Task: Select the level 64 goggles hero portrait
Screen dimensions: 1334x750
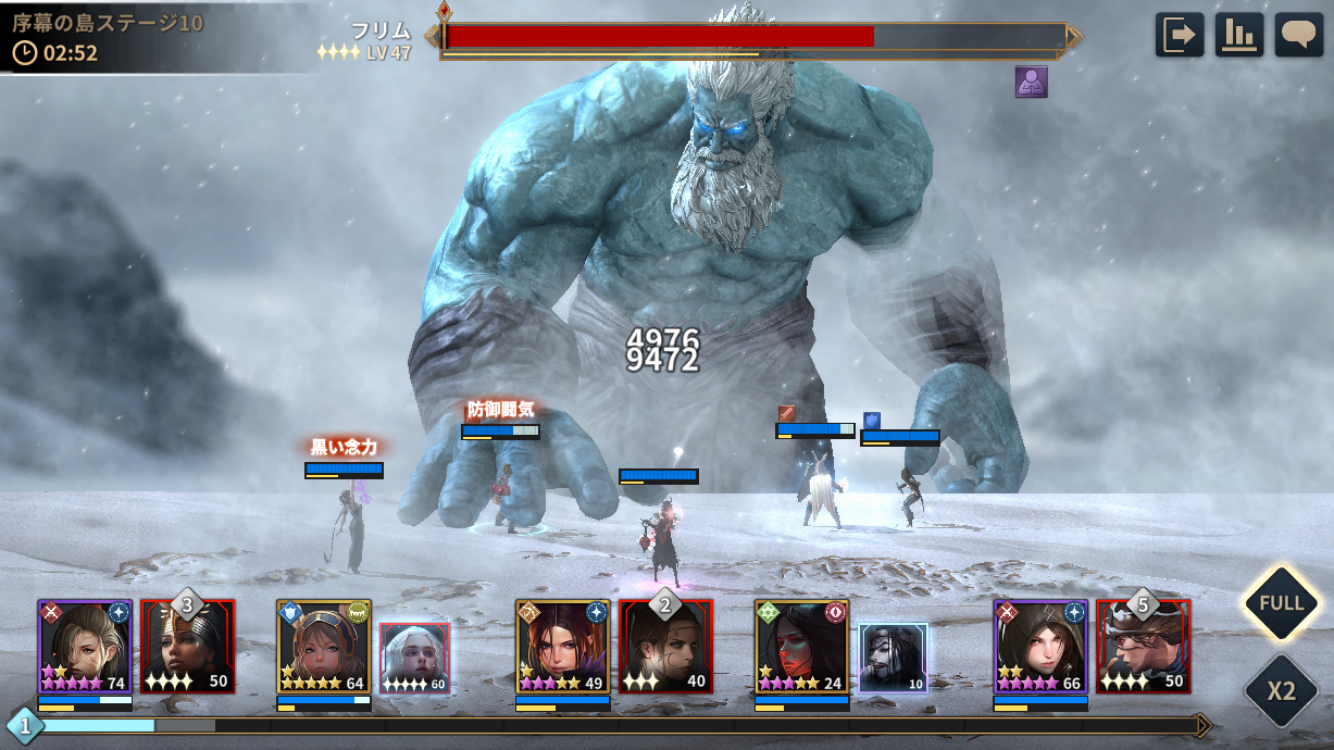Action: (x=324, y=646)
